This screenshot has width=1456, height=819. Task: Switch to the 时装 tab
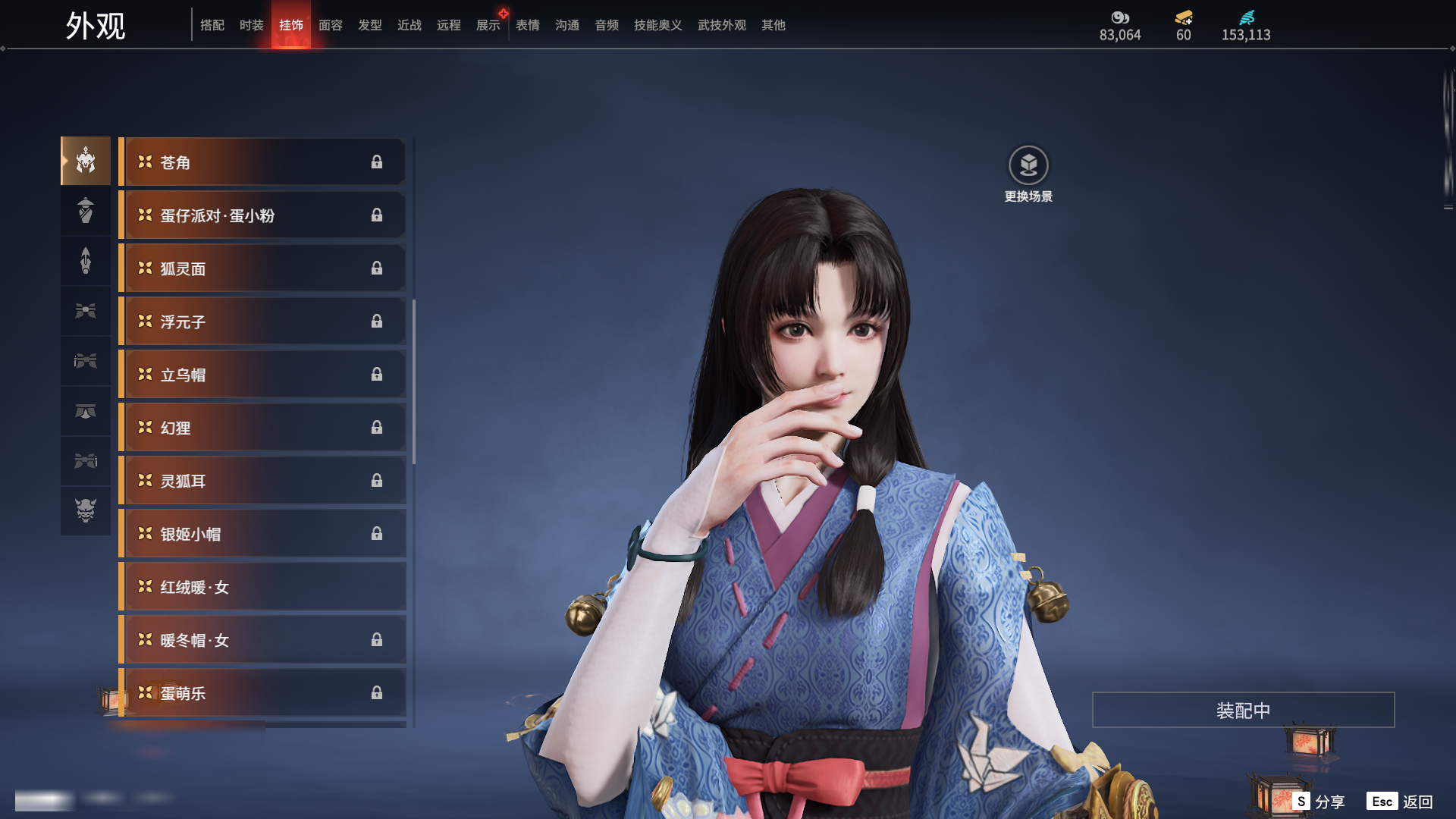pos(251,25)
